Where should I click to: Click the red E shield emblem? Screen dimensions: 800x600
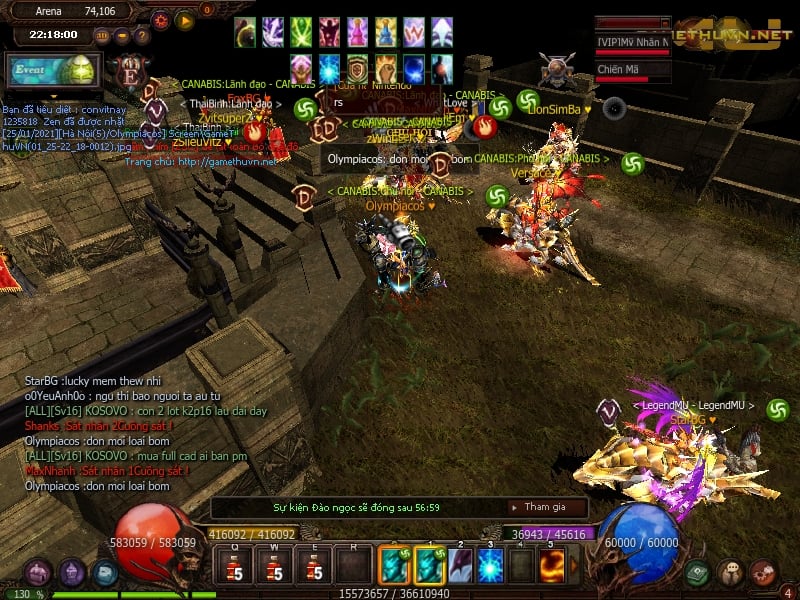(129, 72)
